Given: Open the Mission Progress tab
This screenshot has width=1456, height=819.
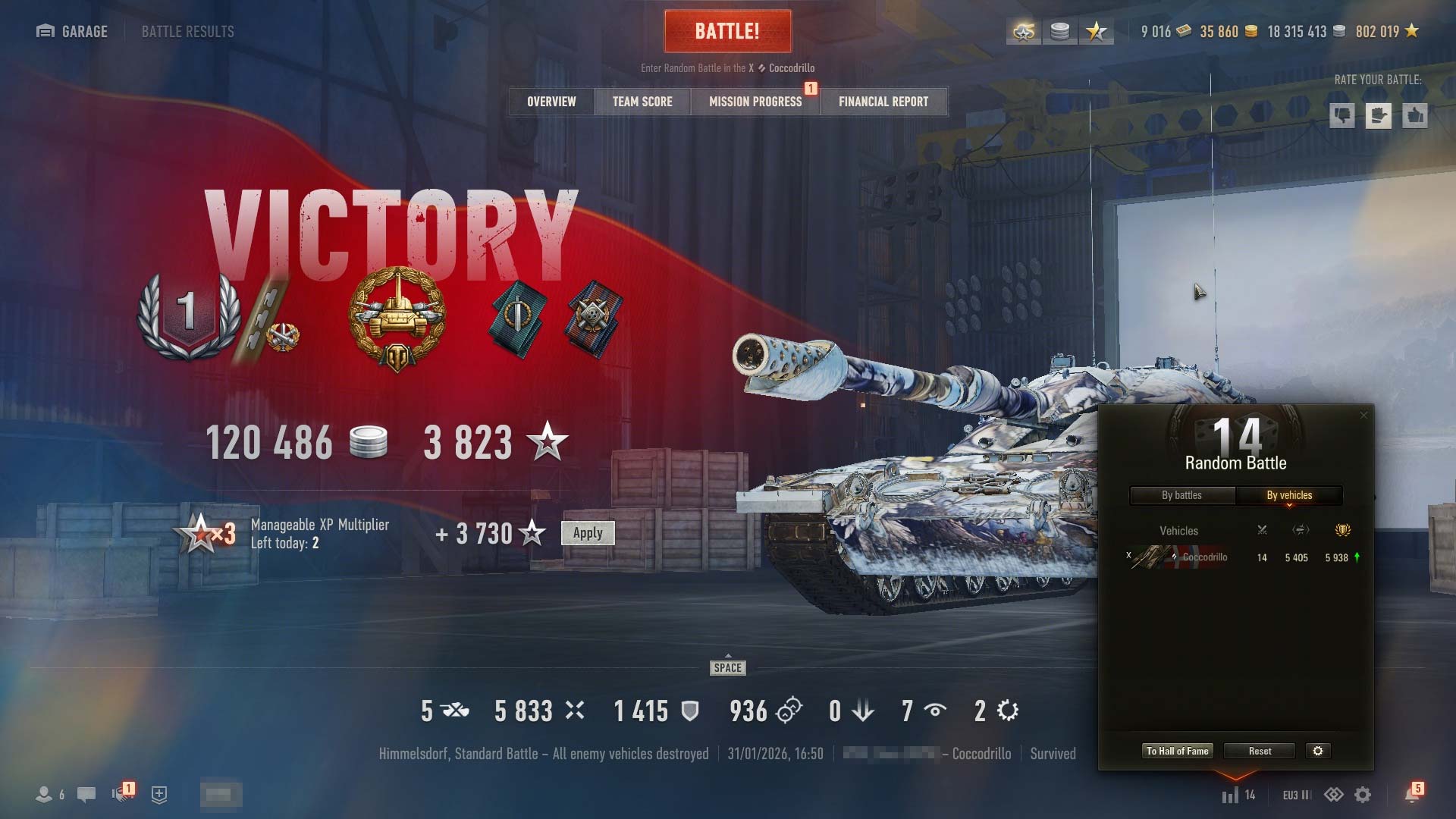Looking at the screenshot, I should pyautogui.click(x=755, y=102).
